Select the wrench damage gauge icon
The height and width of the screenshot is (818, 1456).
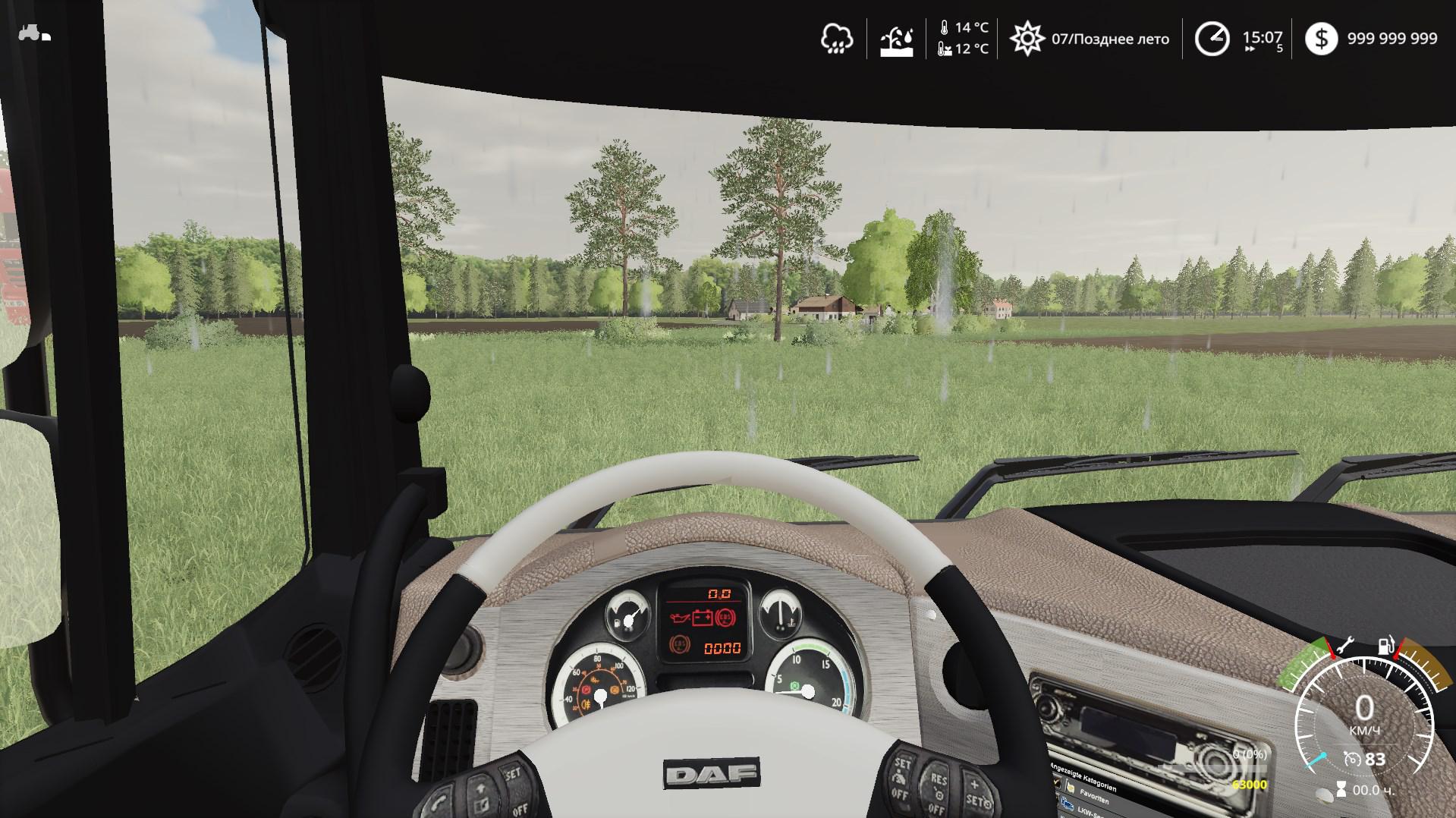coord(1345,646)
